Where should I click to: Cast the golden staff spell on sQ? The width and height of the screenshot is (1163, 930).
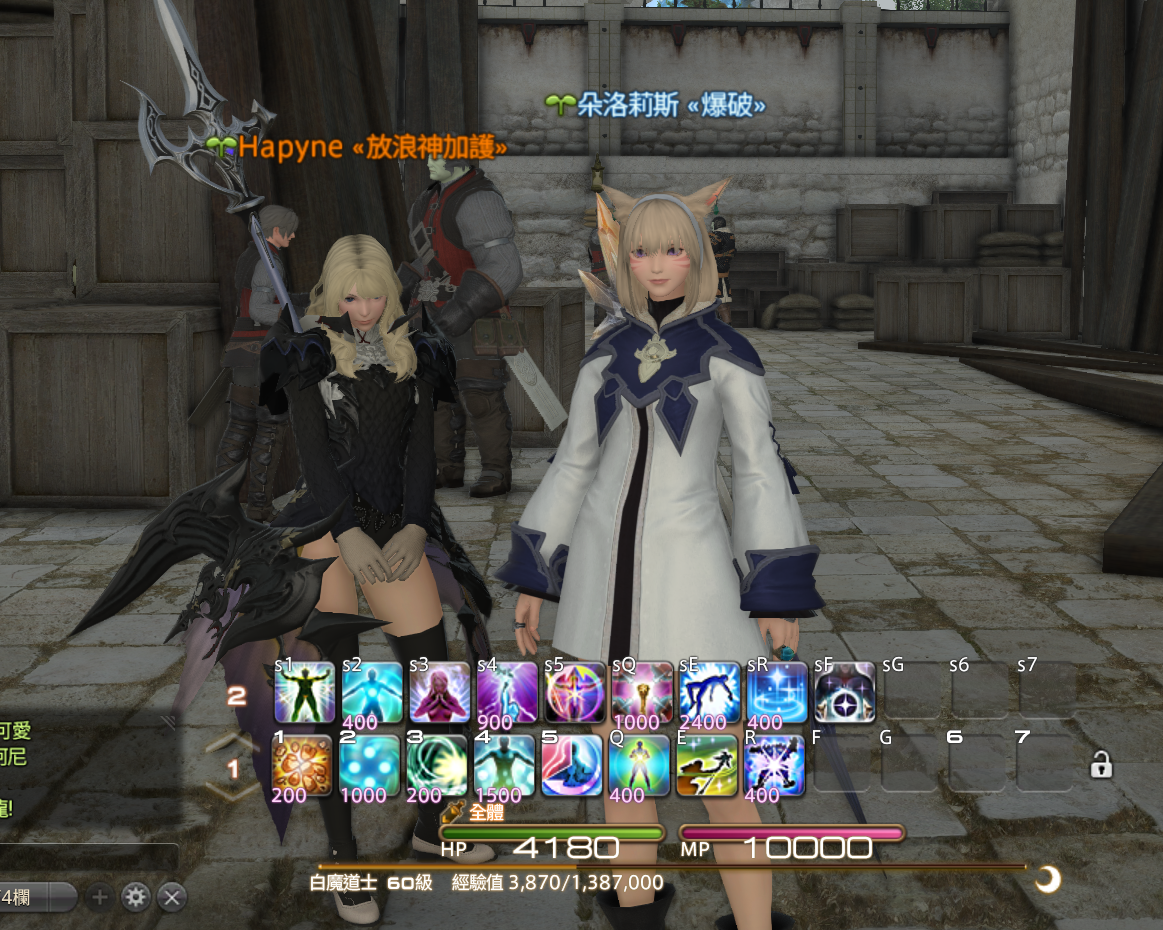click(642, 692)
